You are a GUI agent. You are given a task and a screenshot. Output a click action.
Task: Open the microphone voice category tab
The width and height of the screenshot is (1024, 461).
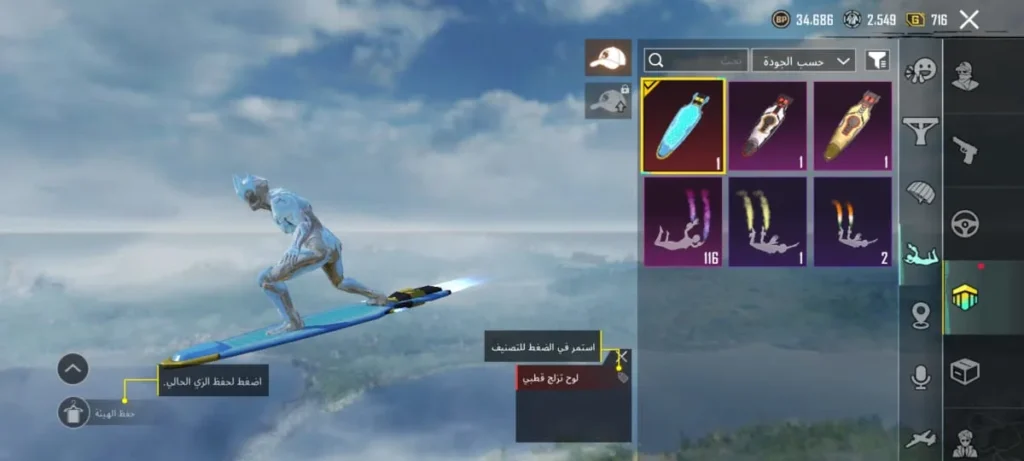(920, 376)
